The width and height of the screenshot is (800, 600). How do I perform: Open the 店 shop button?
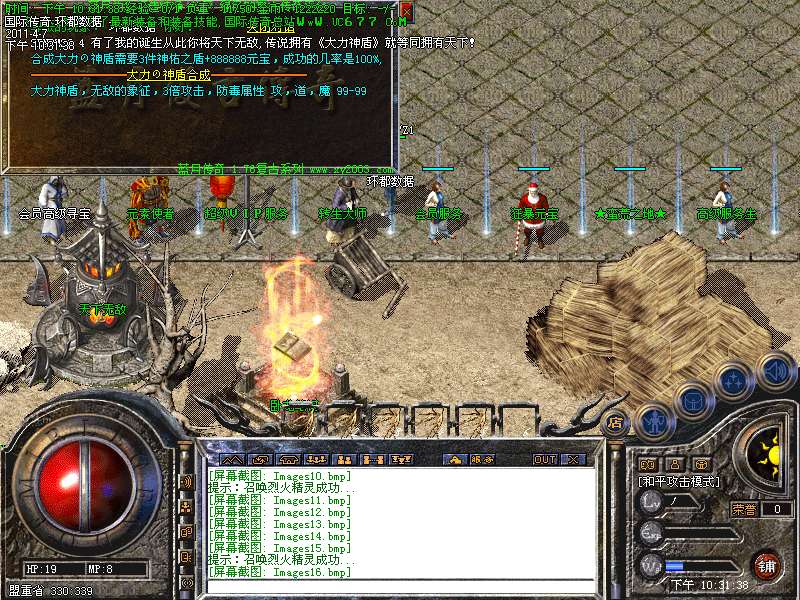click(x=616, y=423)
